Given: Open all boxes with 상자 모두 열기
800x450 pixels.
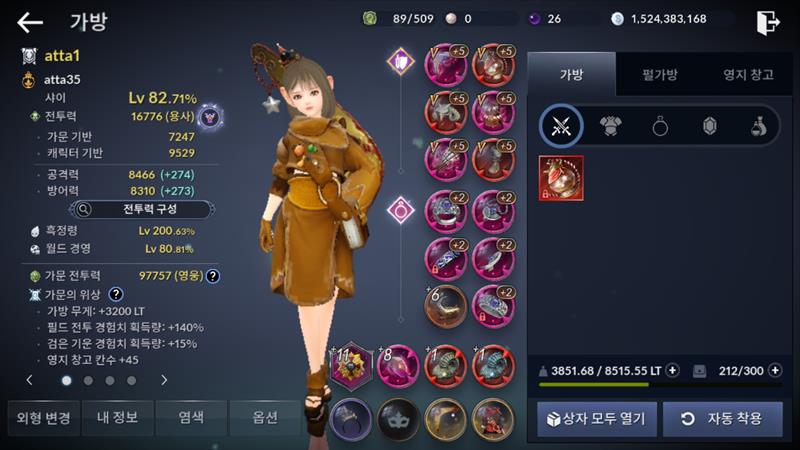Looking at the screenshot, I should [597, 418].
